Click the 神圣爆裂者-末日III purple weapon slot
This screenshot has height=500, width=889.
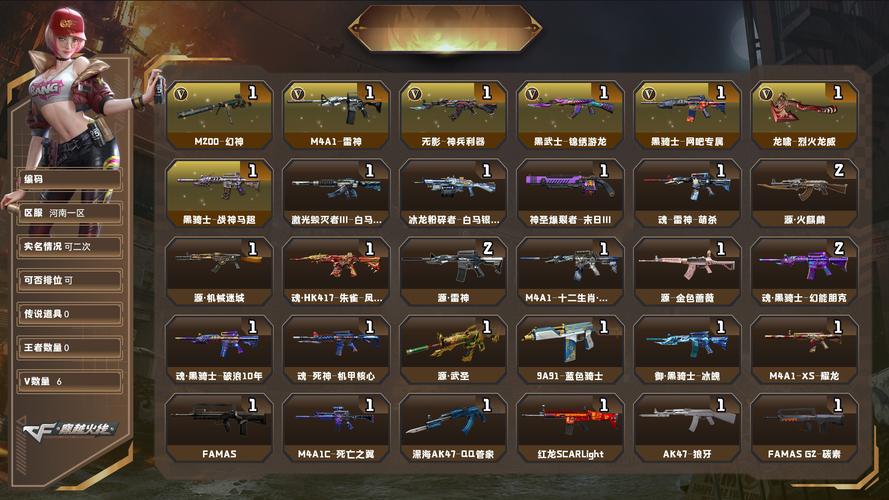click(570, 190)
